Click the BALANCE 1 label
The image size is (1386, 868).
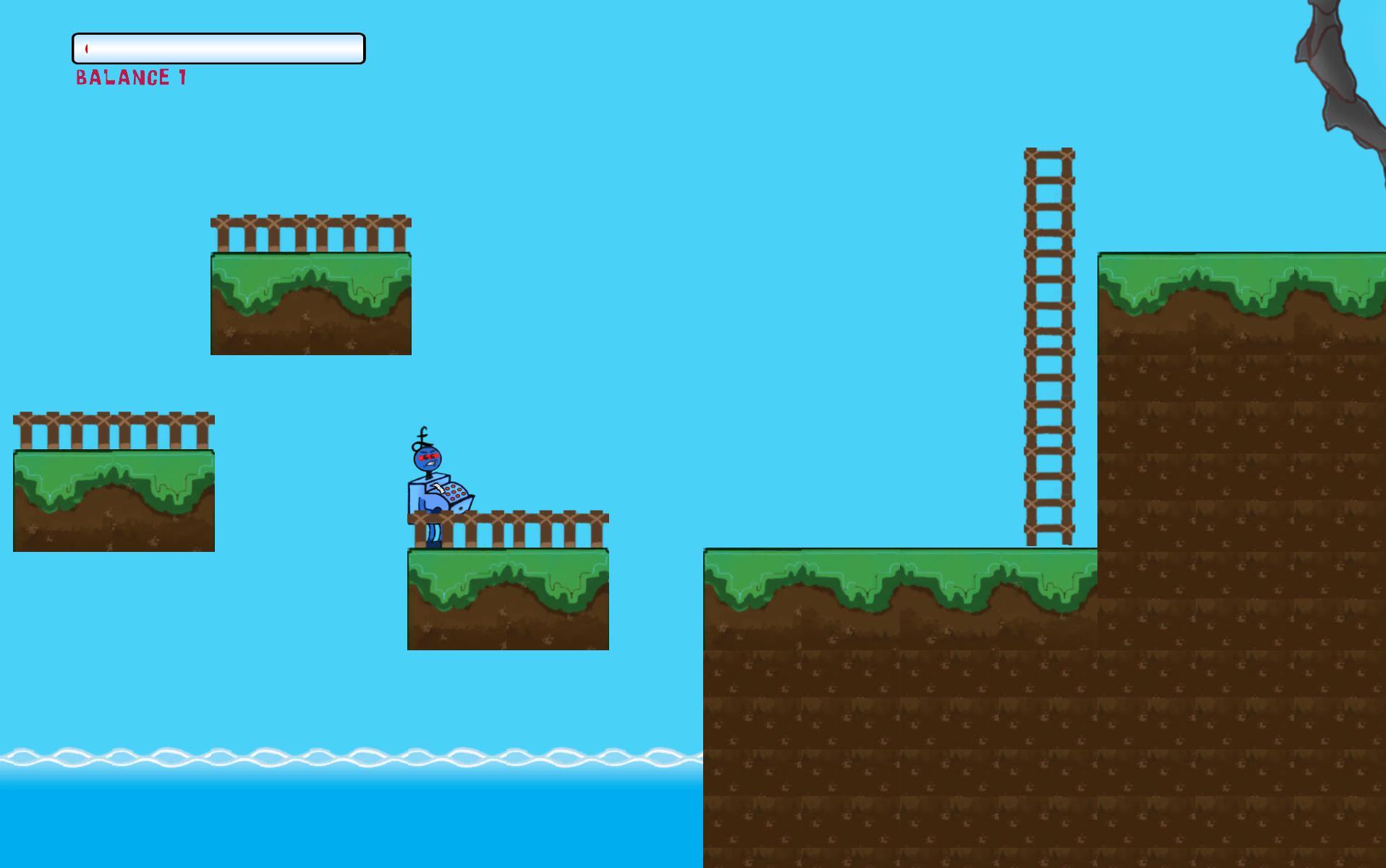point(130,75)
